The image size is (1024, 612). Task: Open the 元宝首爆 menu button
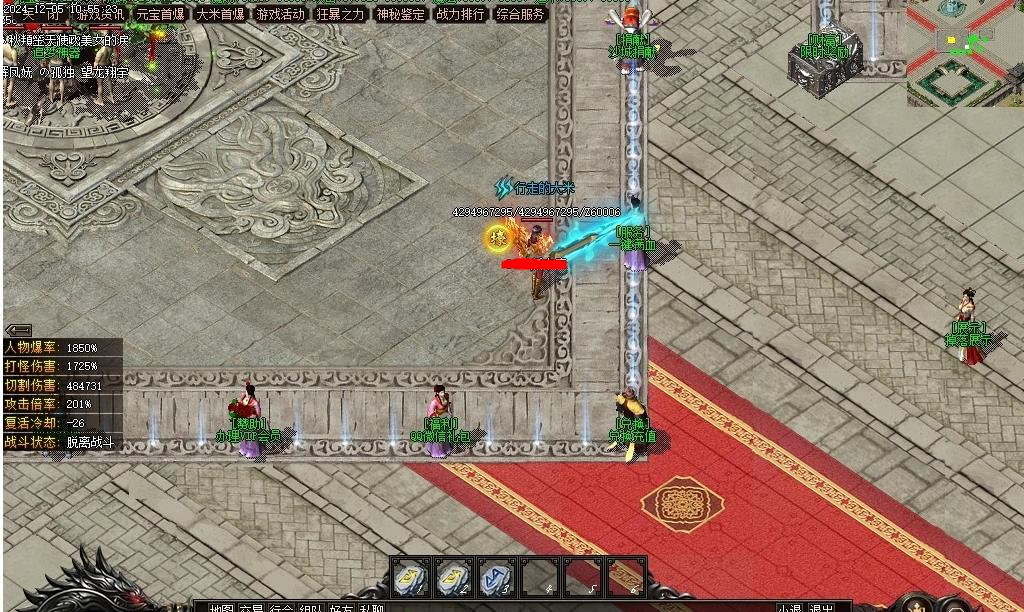click(x=160, y=14)
